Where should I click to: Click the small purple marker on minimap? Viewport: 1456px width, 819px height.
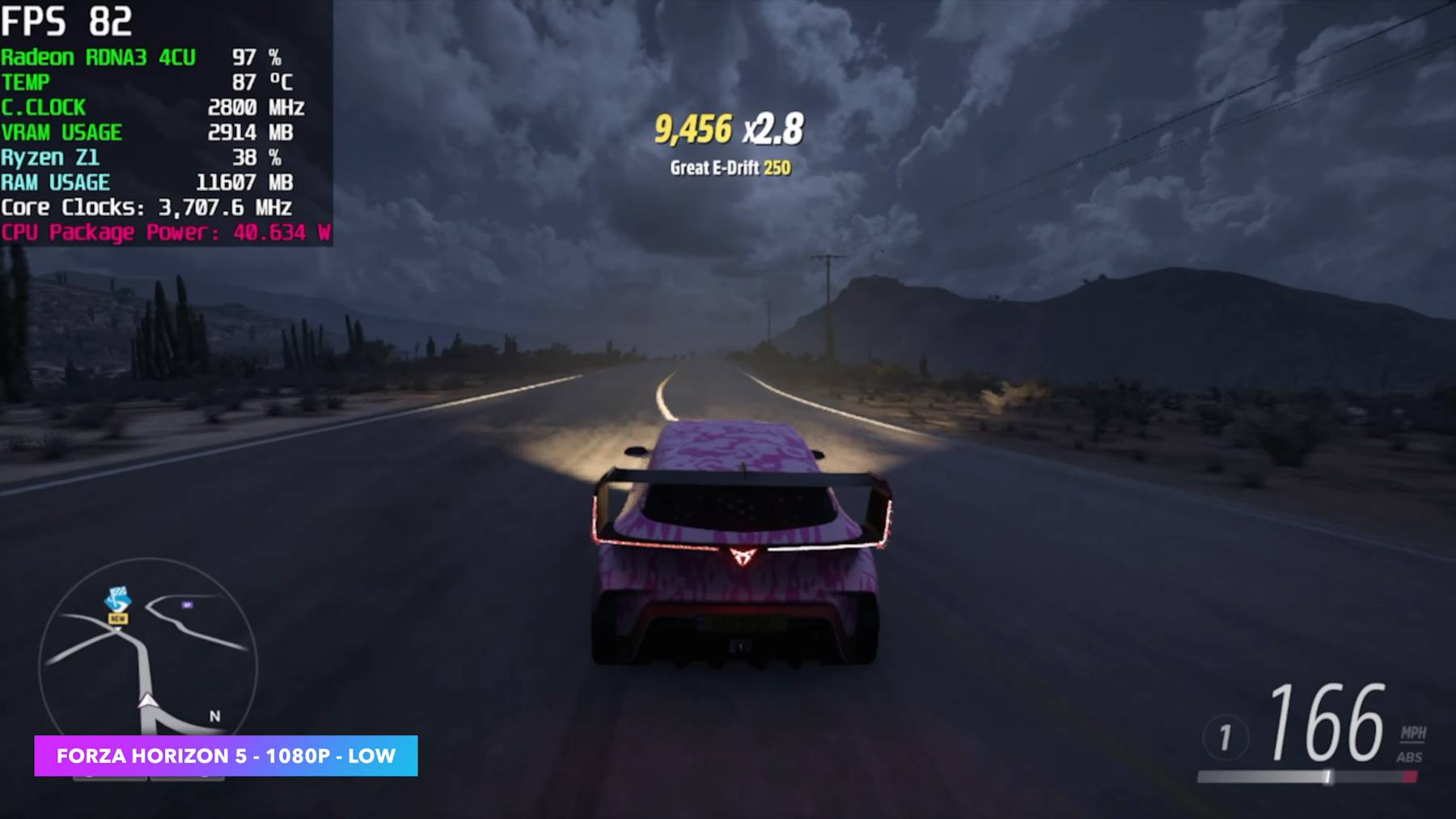(188, 605)
